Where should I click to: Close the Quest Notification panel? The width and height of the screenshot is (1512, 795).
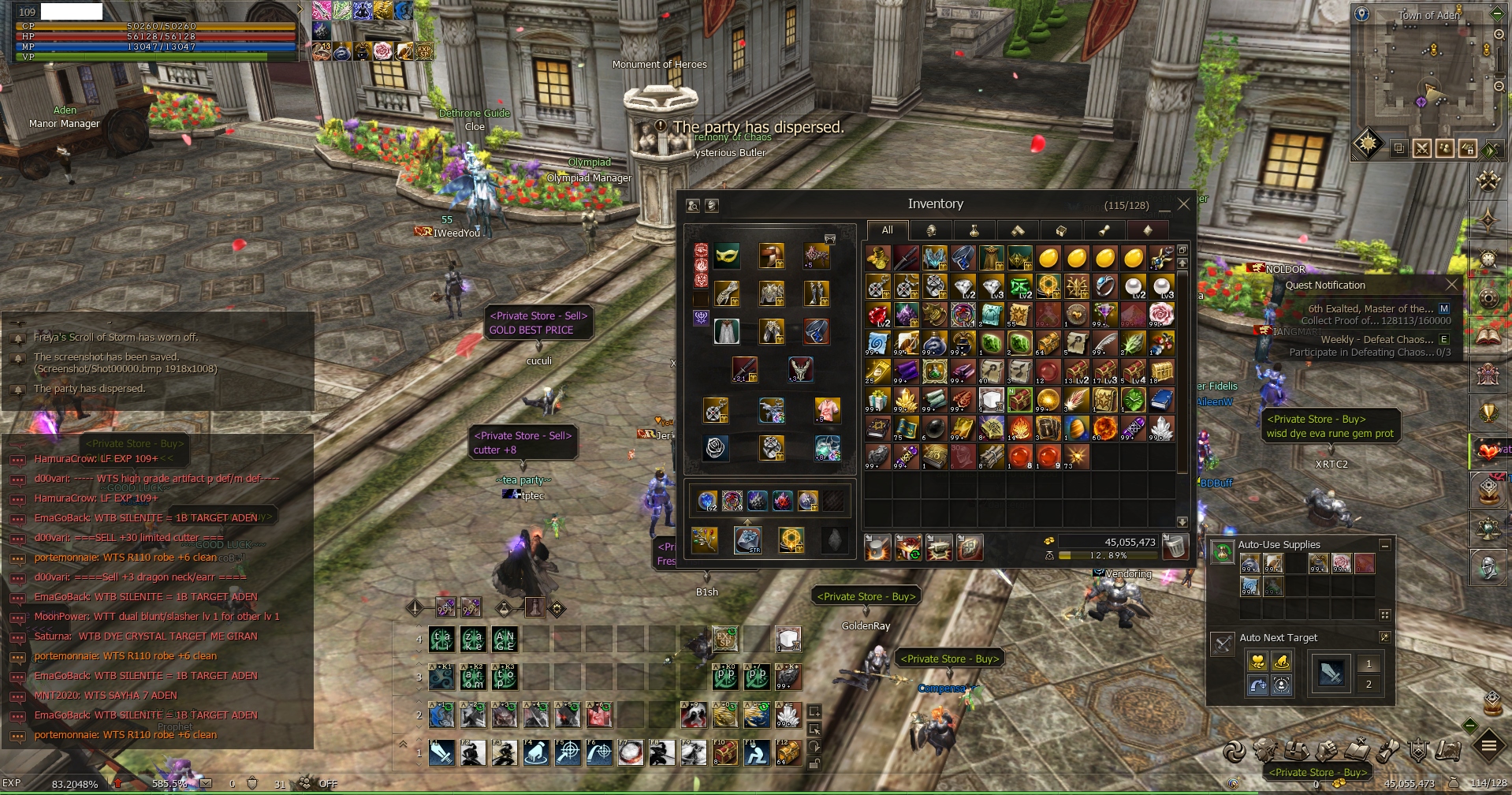click(x=1452, y=284)
